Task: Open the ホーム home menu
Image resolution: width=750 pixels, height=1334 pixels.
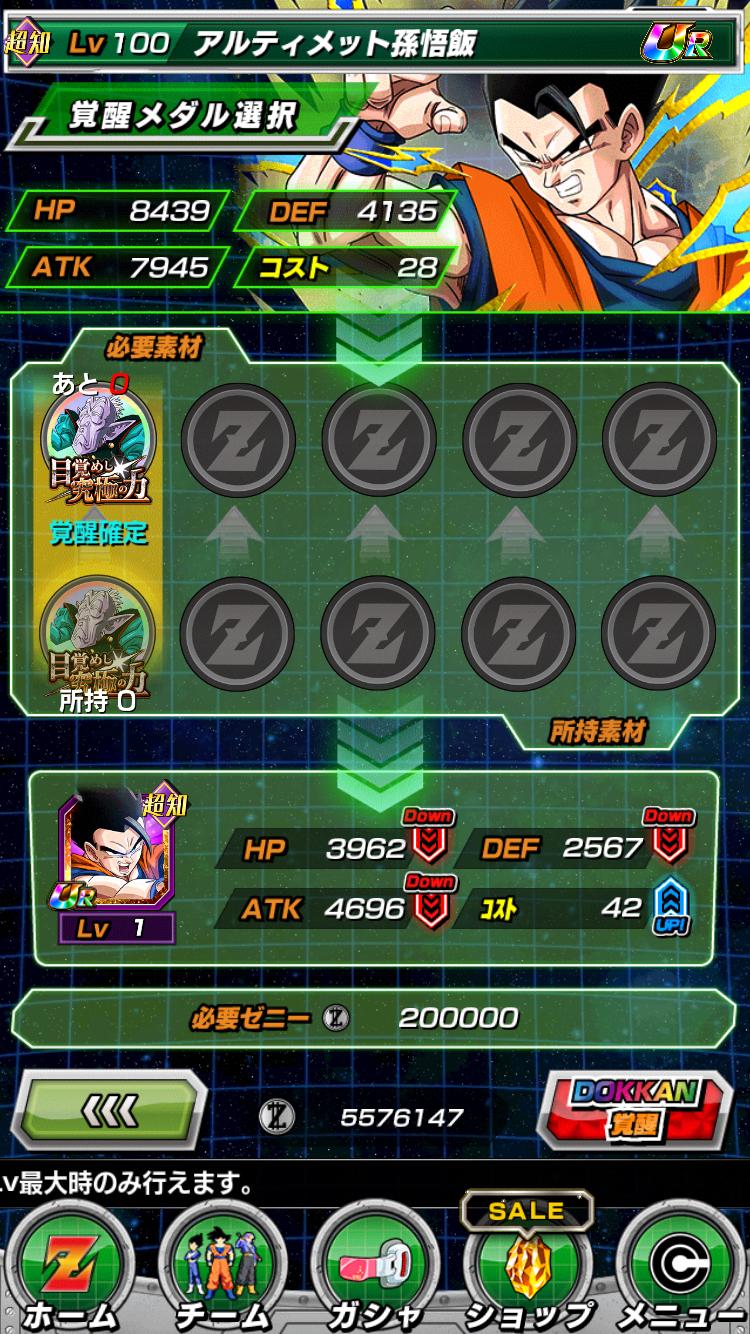Action: tap(70, 1265)
